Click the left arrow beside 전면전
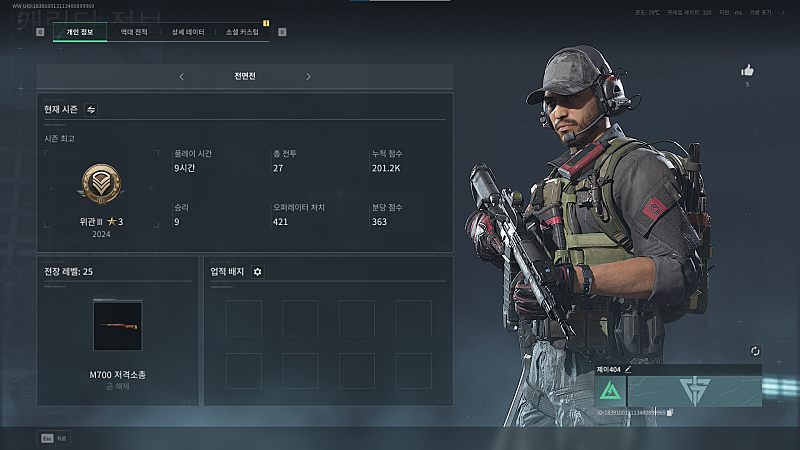 tap(181, 76)
